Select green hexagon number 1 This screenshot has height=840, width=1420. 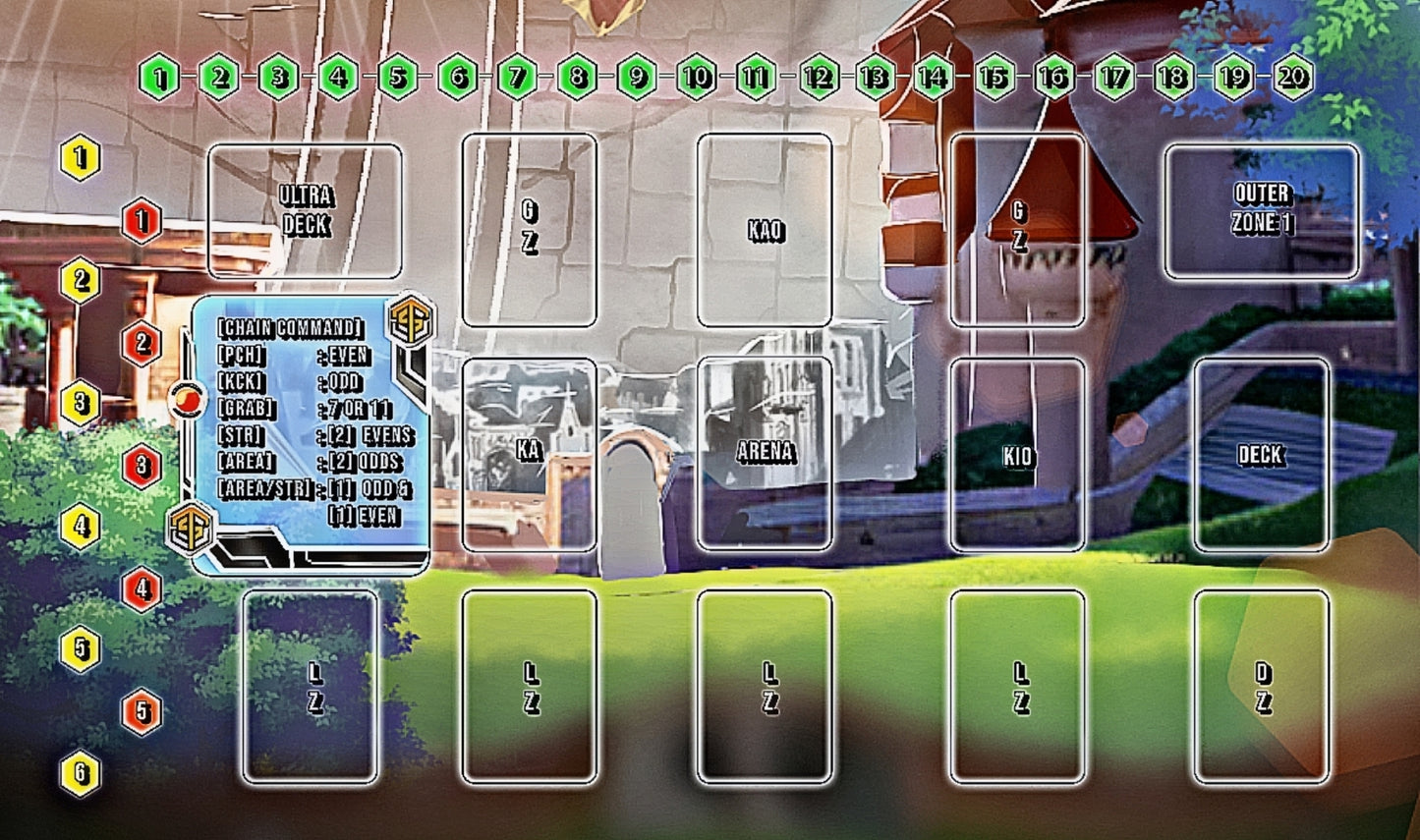[160, 77]
